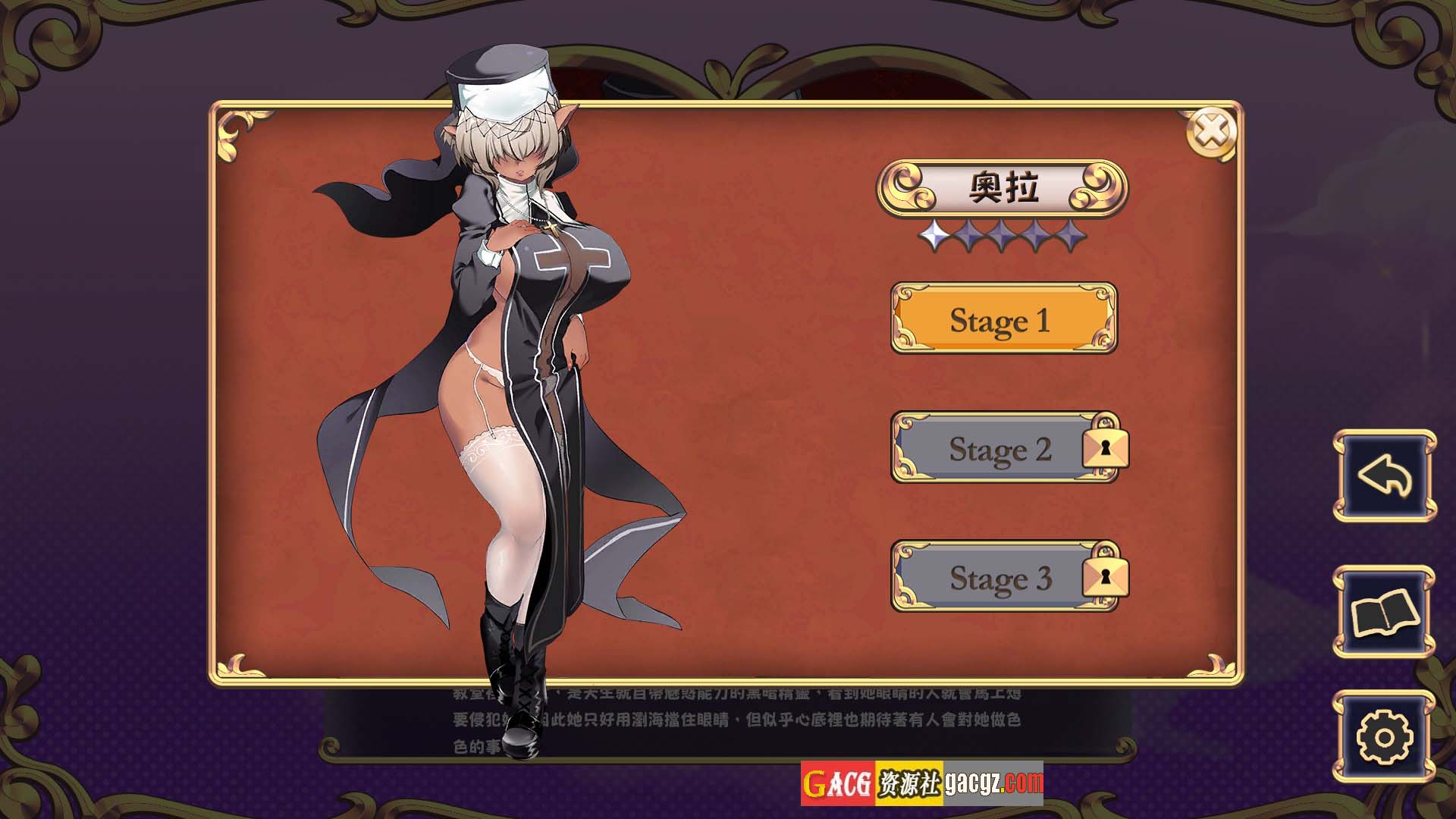Viewport: 1456px width, 819px height.
Task: Go back with the return arrow icon
Action: pos(1385,476)
